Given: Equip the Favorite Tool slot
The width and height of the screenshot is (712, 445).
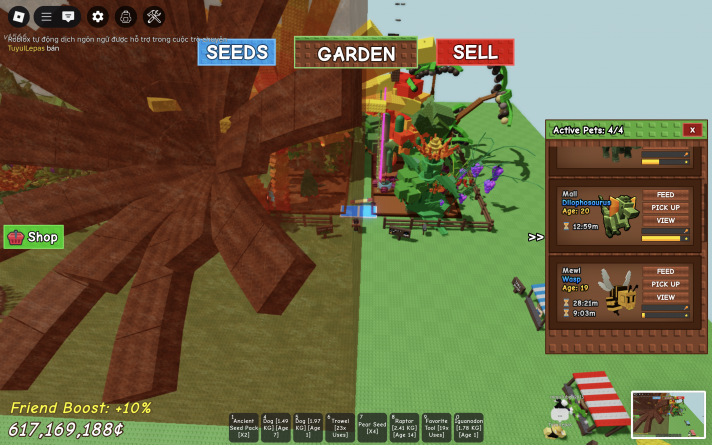Looking at the screenshot, I should [436, 427].
